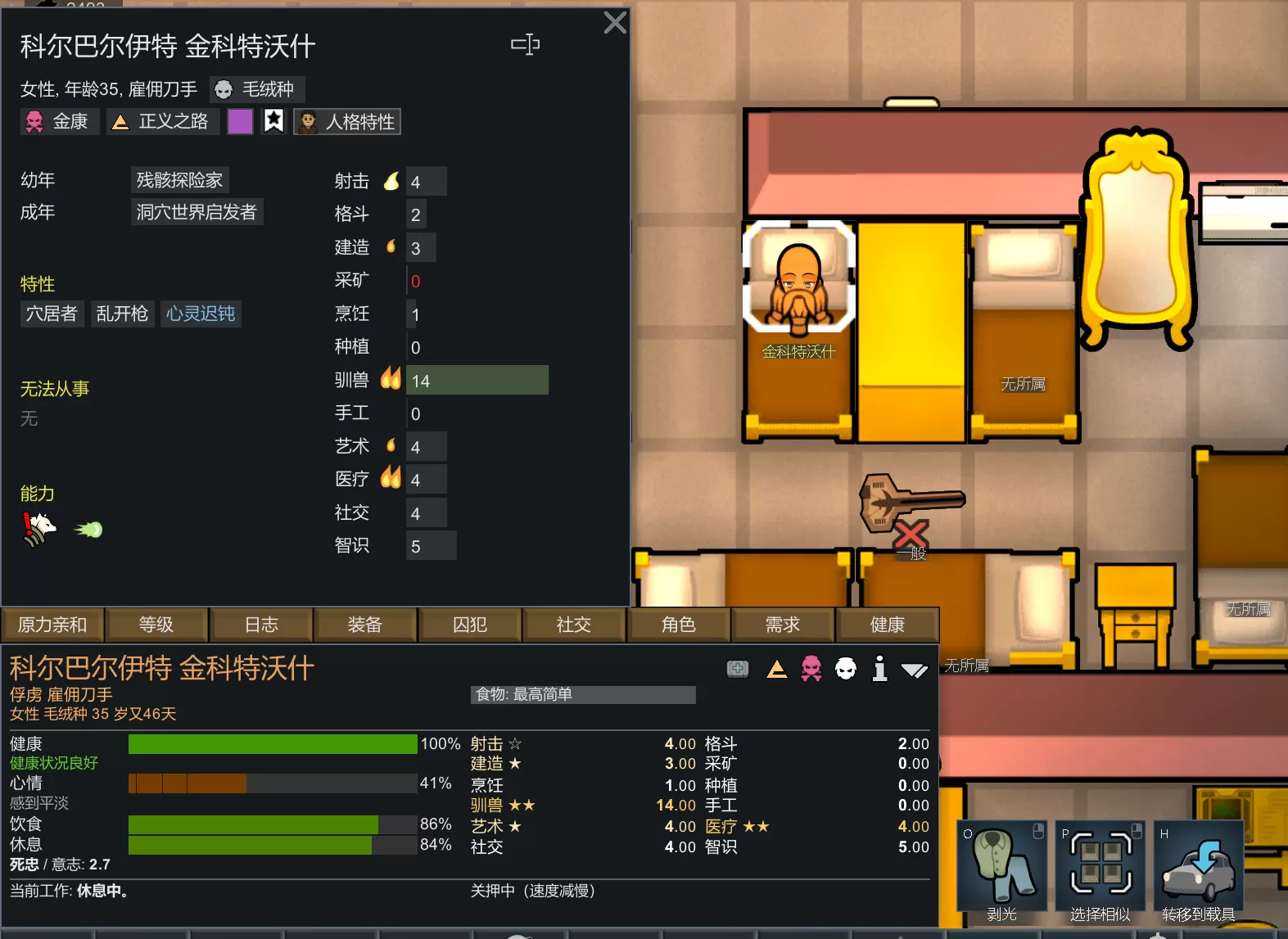This screenshot has width=1288, height=939.
Task: Open the 社交 social tab
Action: [x=573, y=625]
